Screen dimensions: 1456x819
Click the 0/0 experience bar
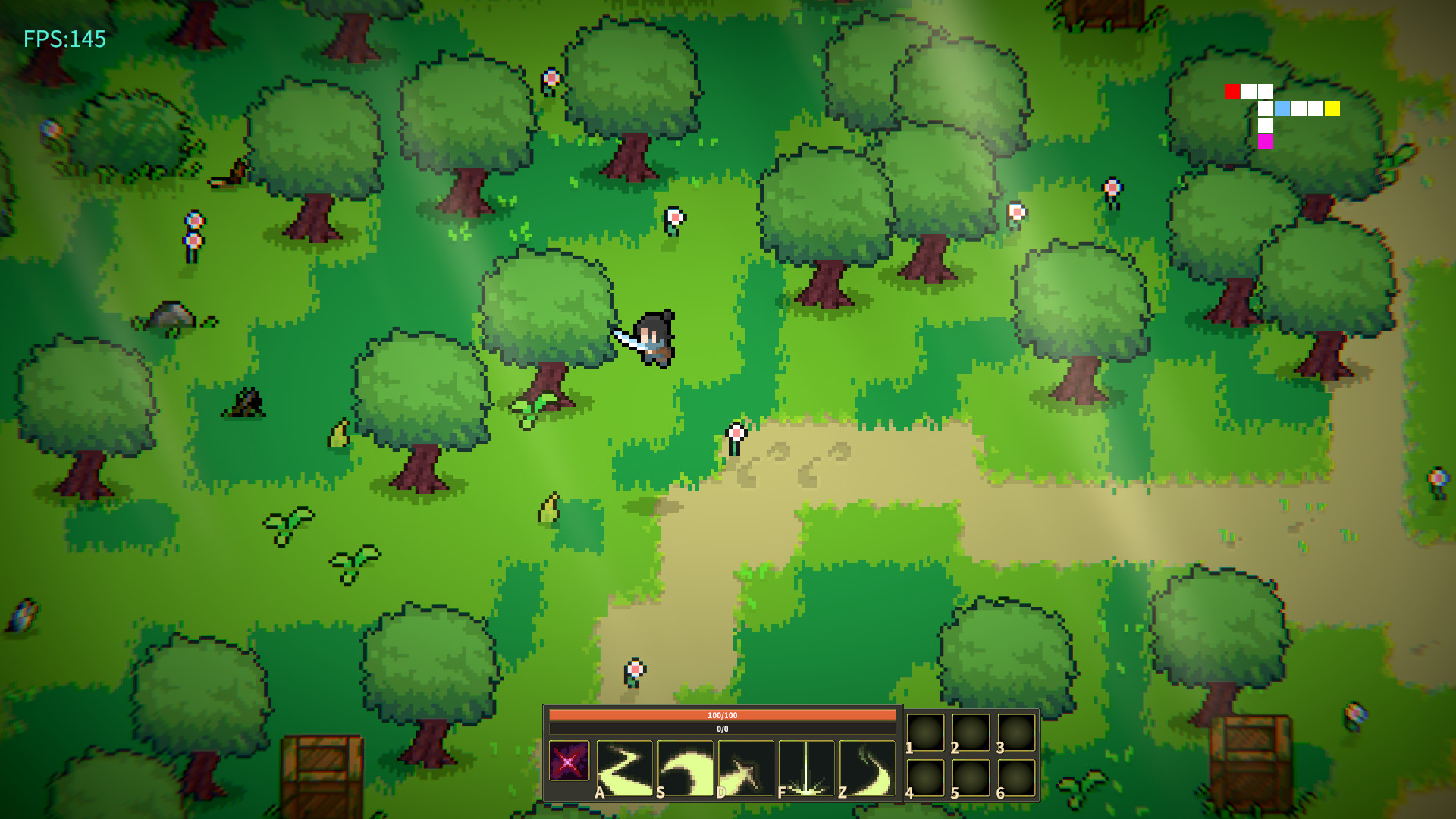pos(723,728)
